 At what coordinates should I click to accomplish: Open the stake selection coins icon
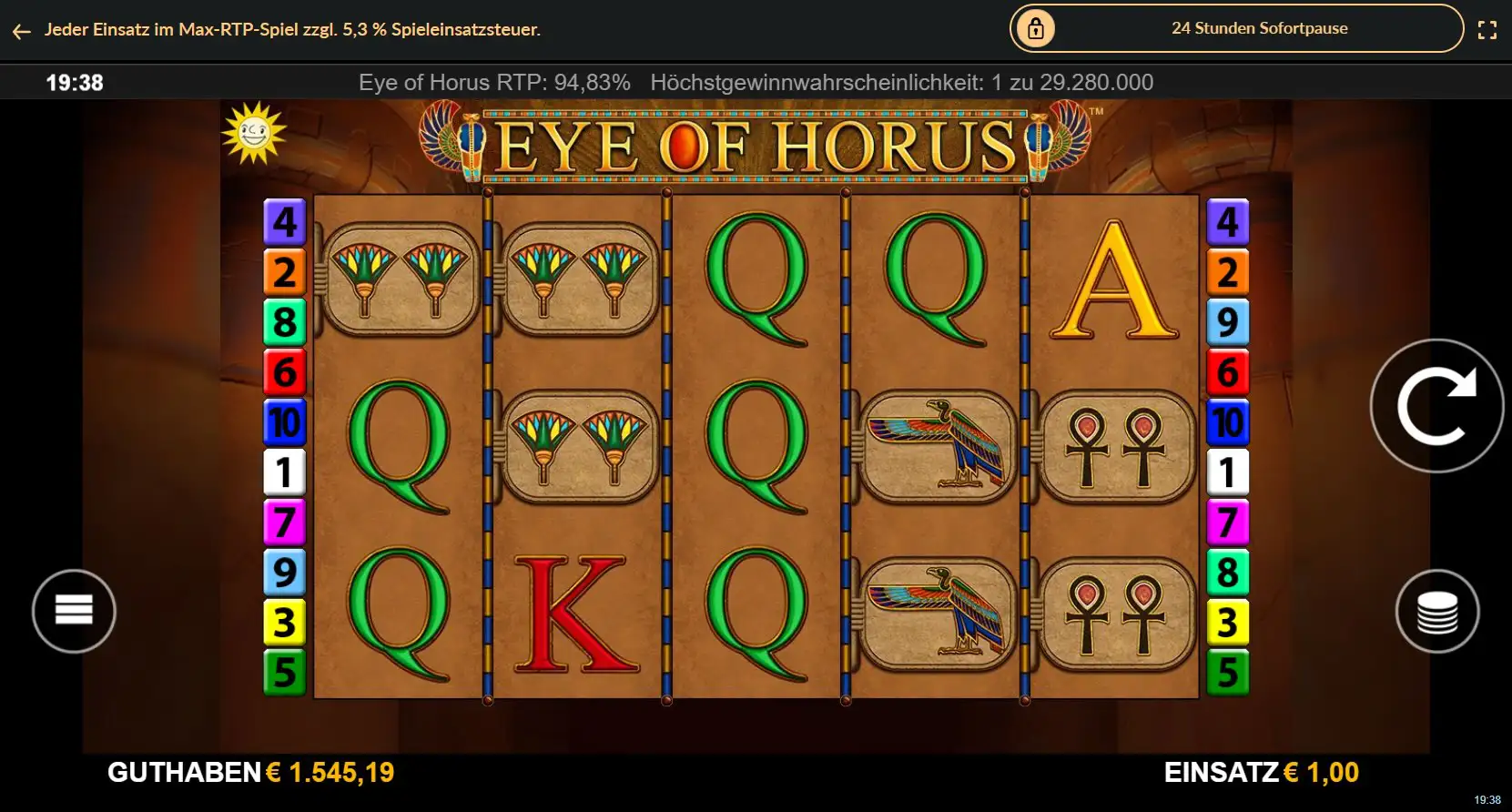1438,611
